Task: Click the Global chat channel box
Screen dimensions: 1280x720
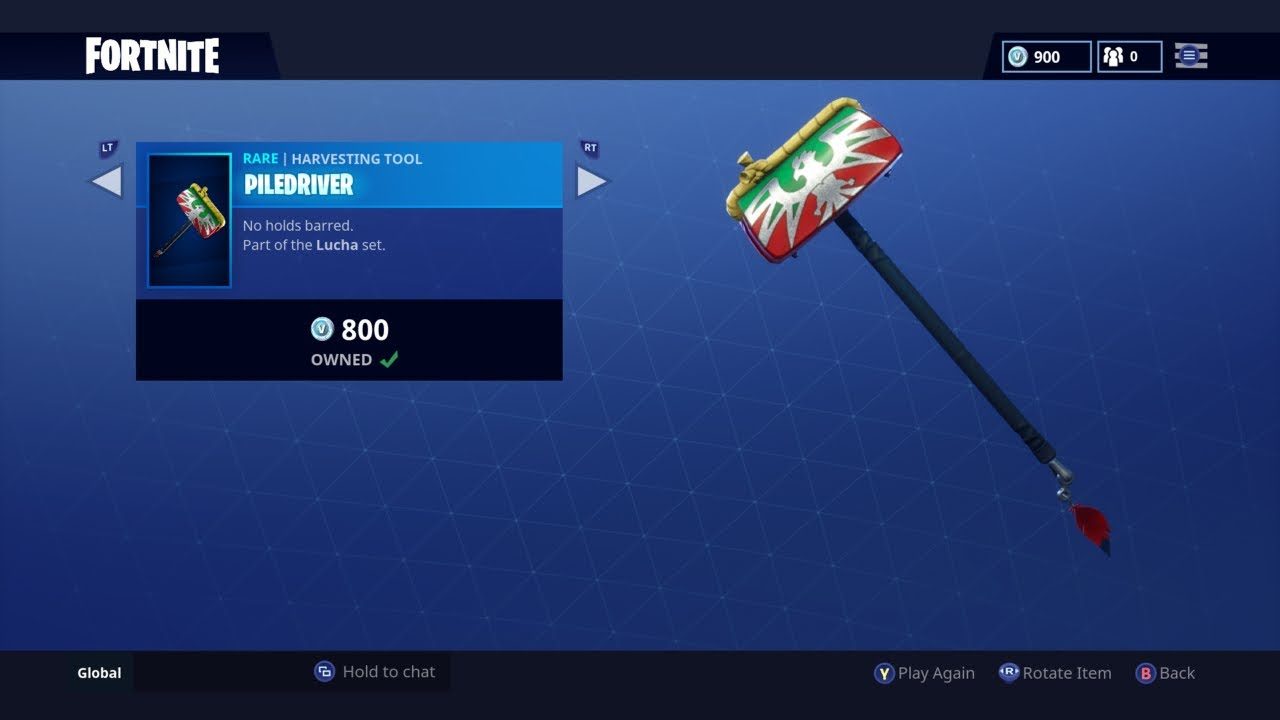Action: (x=100, y=673)
